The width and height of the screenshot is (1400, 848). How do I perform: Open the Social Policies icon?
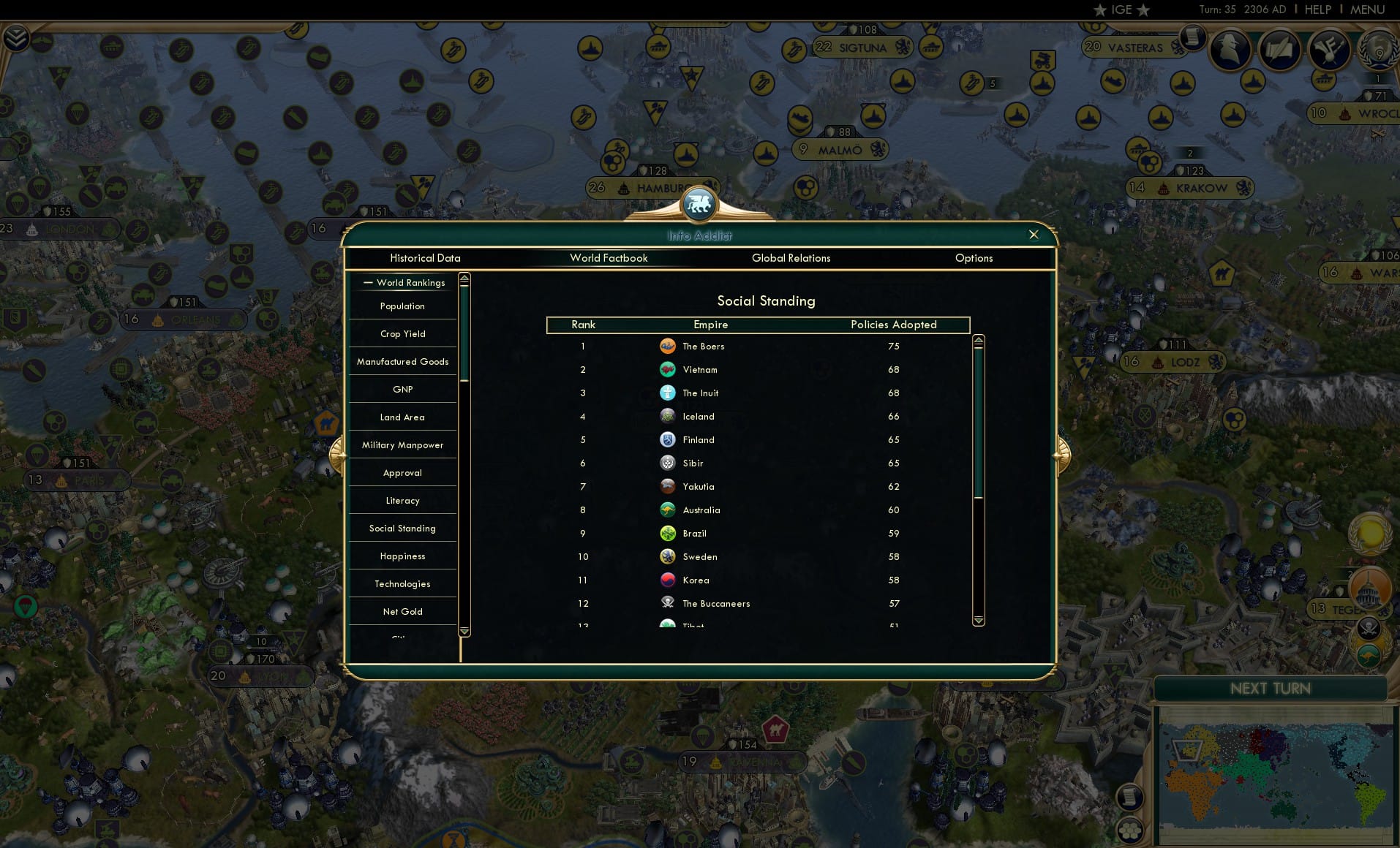coord(1330,49)
